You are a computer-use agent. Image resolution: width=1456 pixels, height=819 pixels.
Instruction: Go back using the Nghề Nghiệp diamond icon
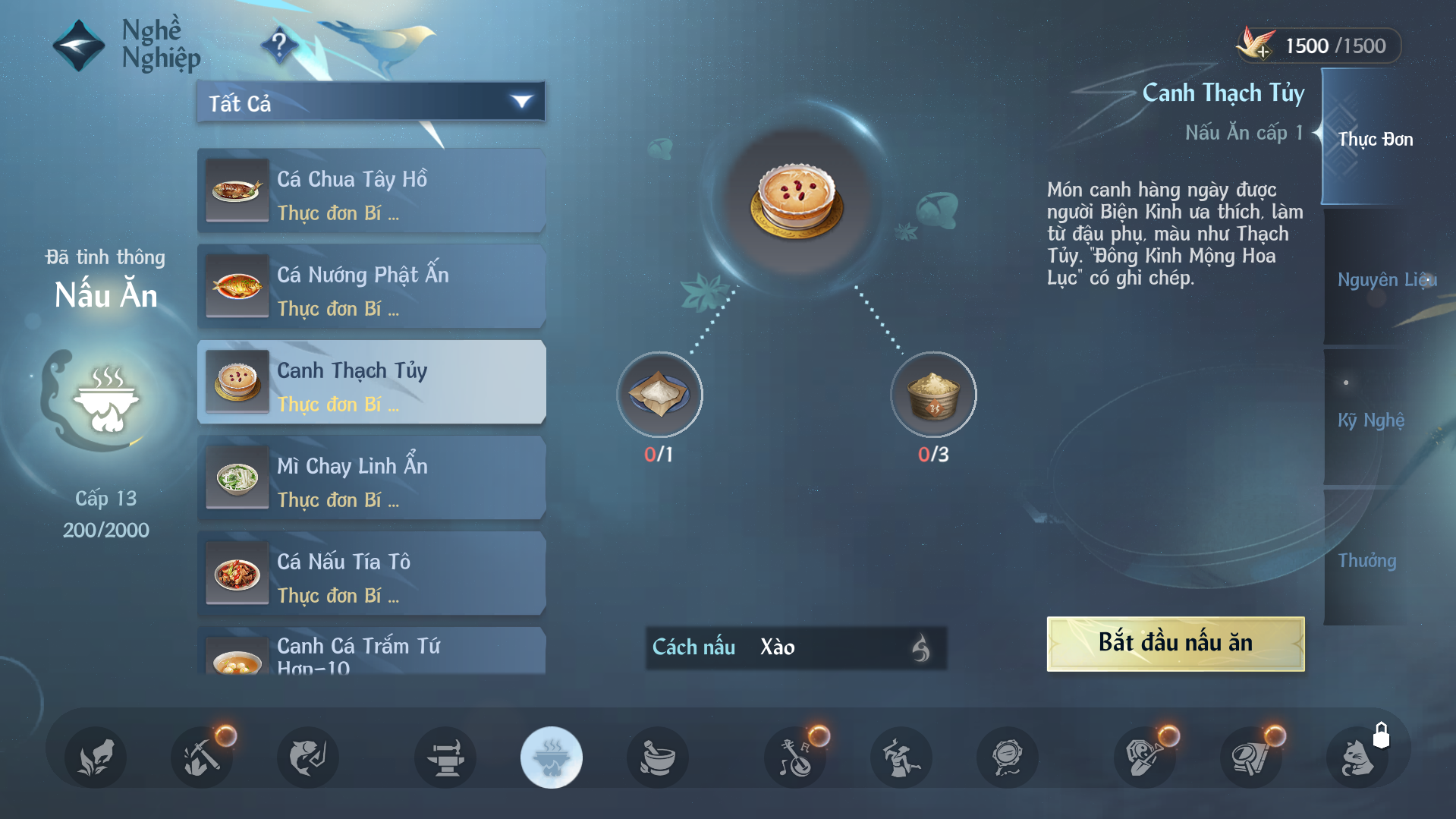coord(78,46)
